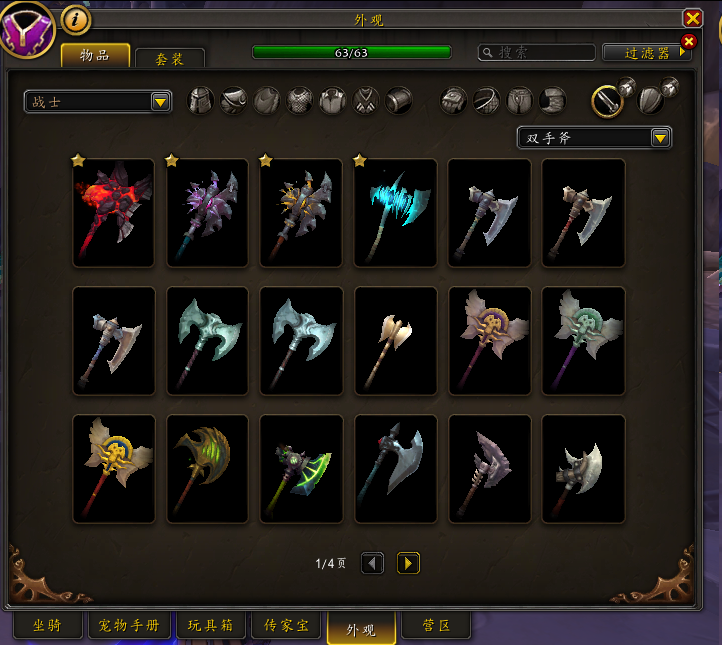The height and width of the screenshot is (645, 722).
Task: Pick the green glowing blade axe
Action: 302,468
